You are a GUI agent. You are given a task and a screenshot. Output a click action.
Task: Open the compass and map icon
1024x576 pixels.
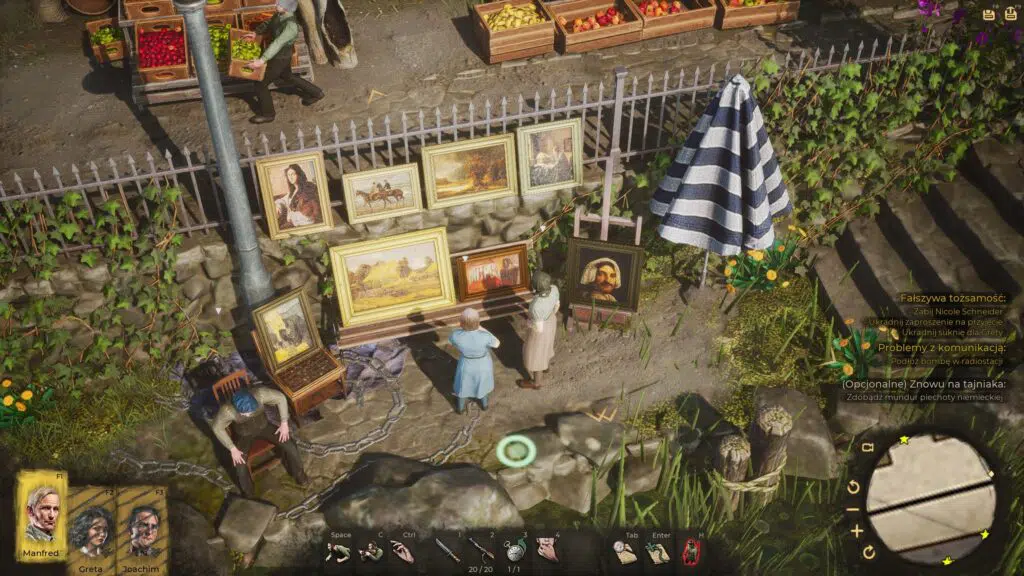click(x=625, y=551)
